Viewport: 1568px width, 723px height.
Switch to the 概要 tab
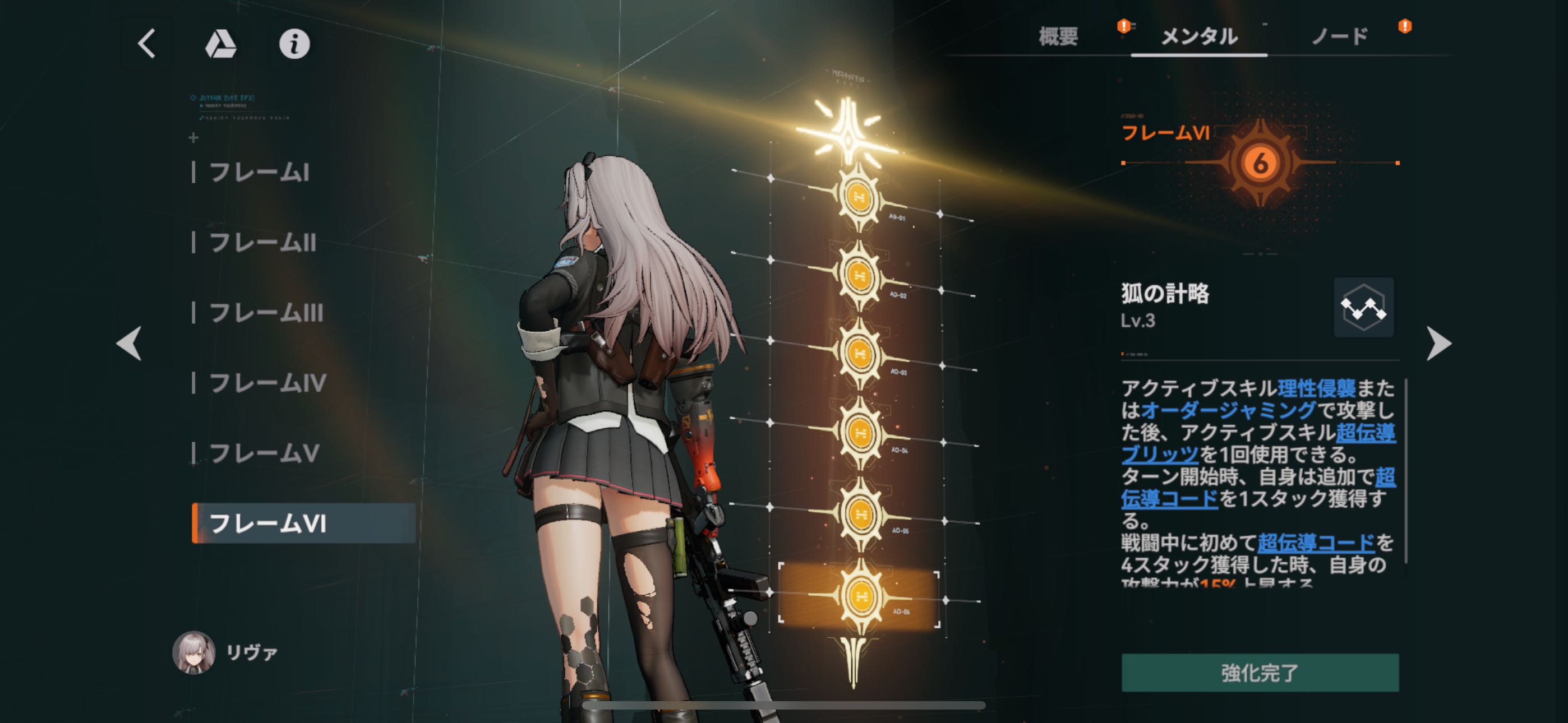coord(1058,36)
